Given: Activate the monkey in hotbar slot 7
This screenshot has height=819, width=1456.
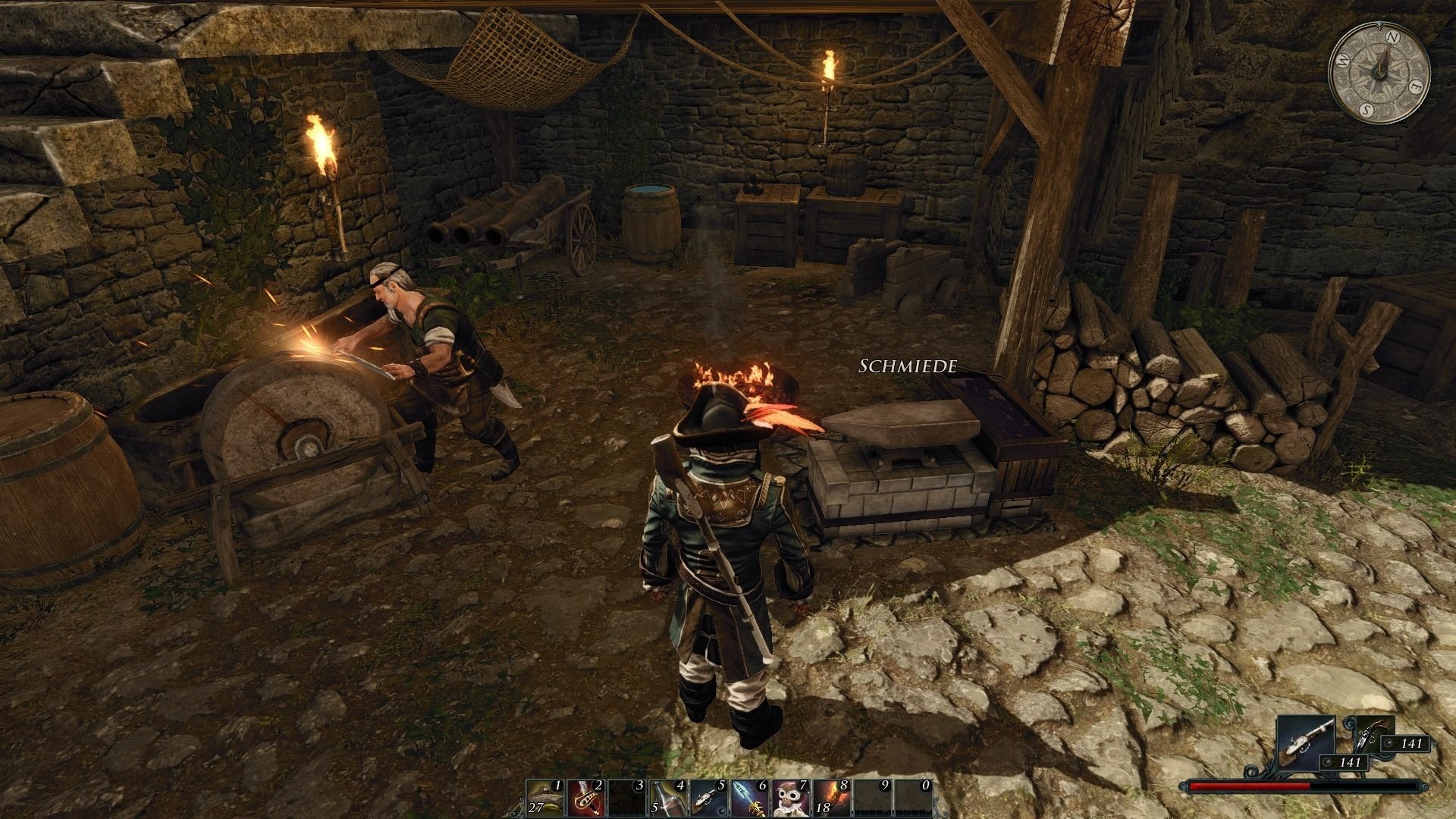Looking at the screenshot, I should [790, 796].
